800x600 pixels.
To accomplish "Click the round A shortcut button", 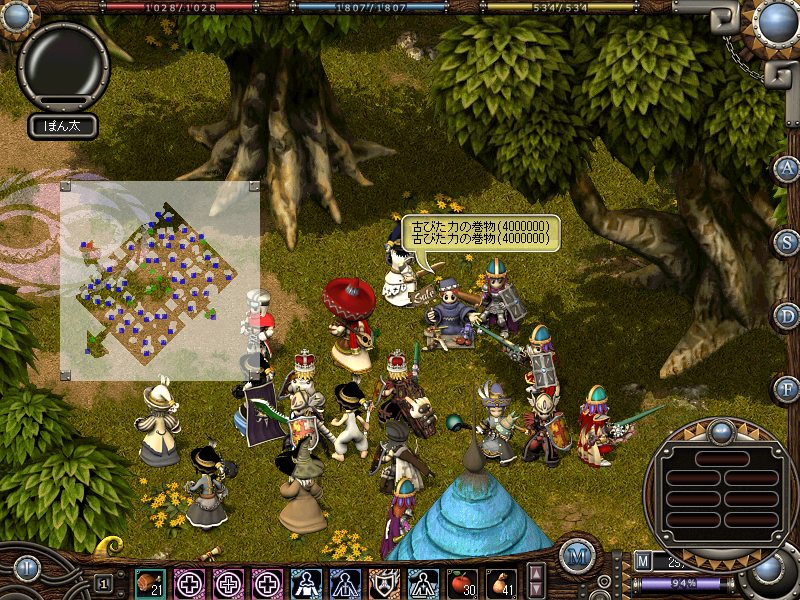I will pos(787,169).
